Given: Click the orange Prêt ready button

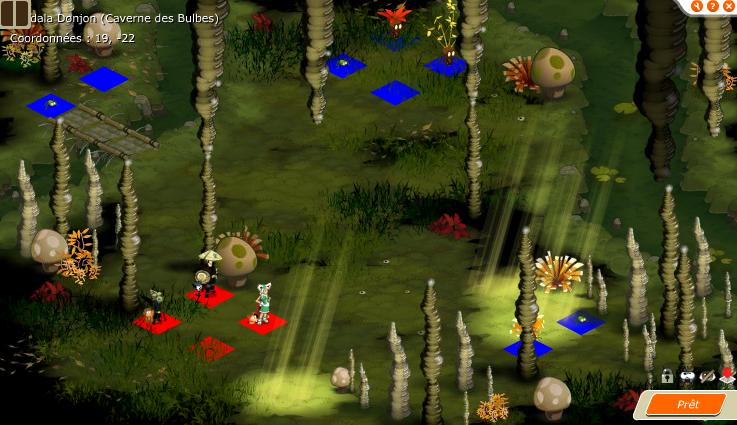Looking at the screenshot, I should [689, 404].
